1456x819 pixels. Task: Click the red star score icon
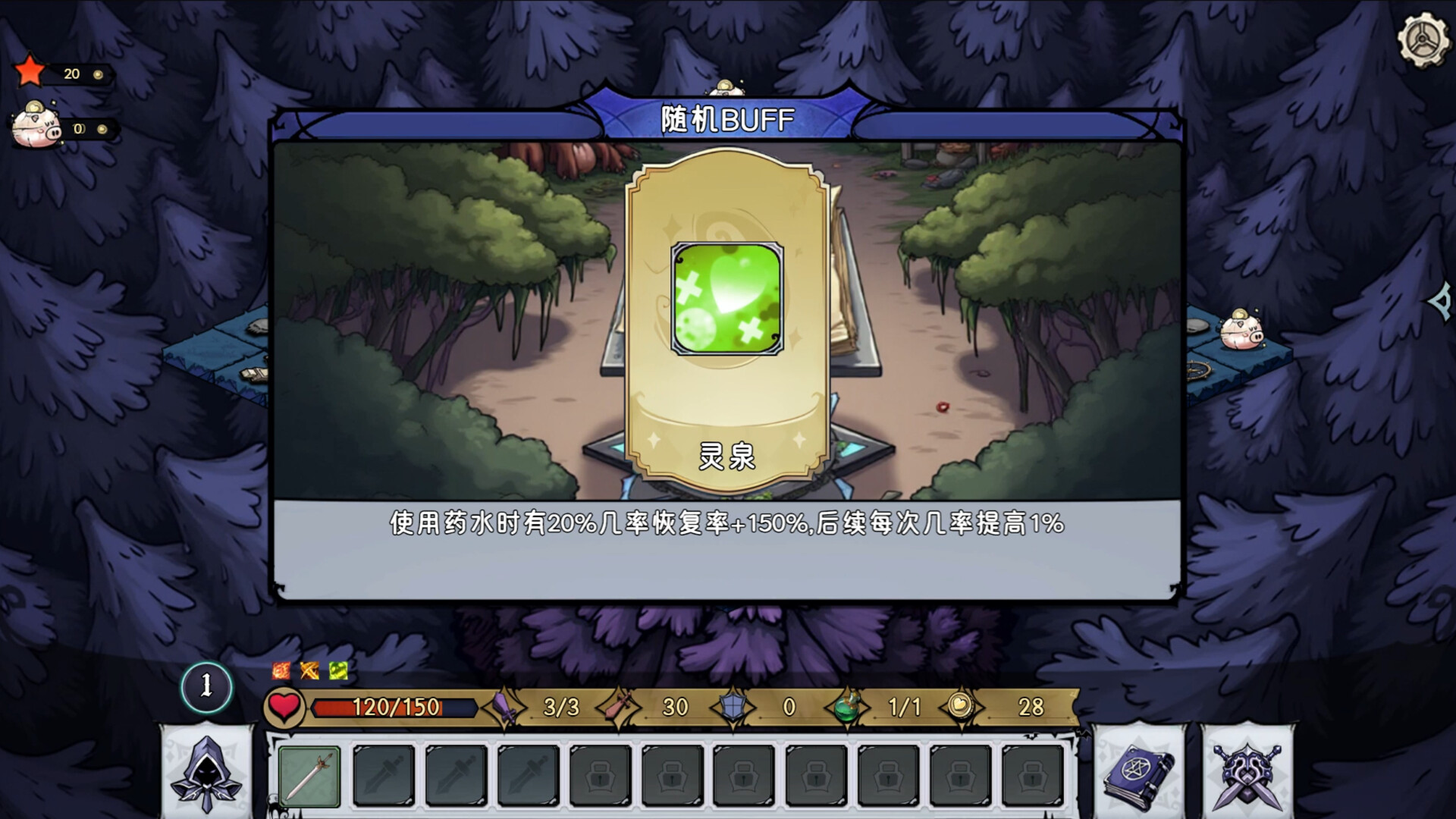(x=29, y=71)
